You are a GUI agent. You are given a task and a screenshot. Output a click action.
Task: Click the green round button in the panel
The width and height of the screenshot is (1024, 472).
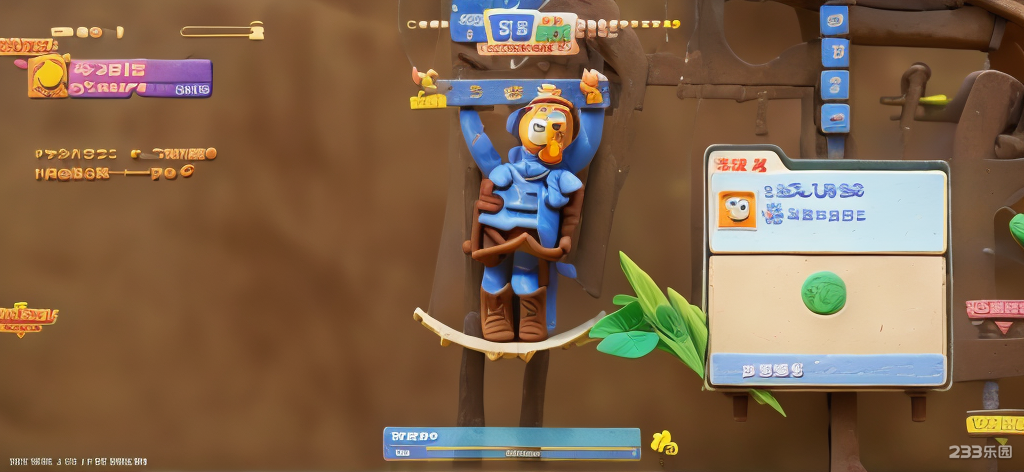point(823,292)
